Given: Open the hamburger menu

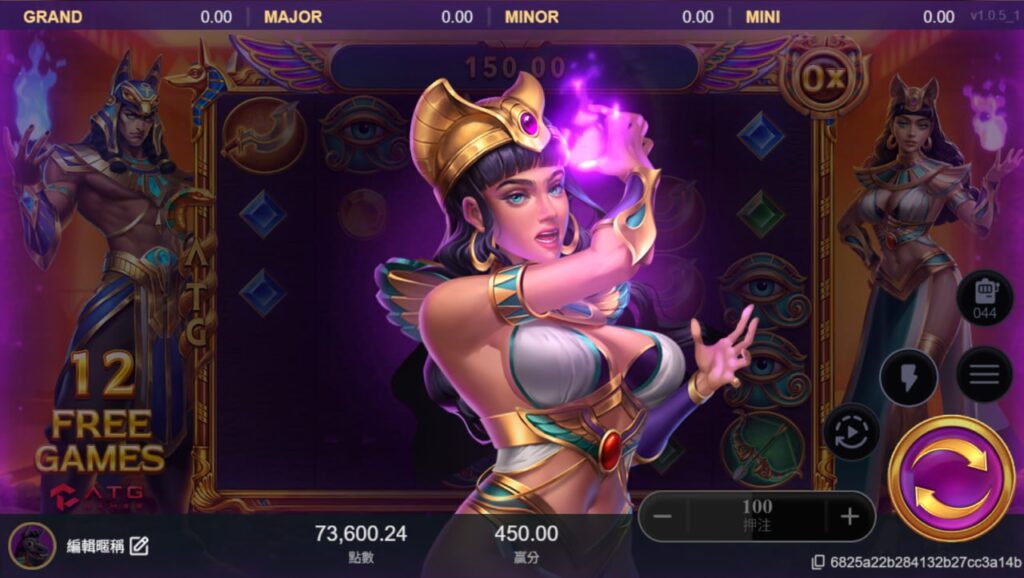Looking at the screenshot, I should pyautogui.click(x=984, y=375).
